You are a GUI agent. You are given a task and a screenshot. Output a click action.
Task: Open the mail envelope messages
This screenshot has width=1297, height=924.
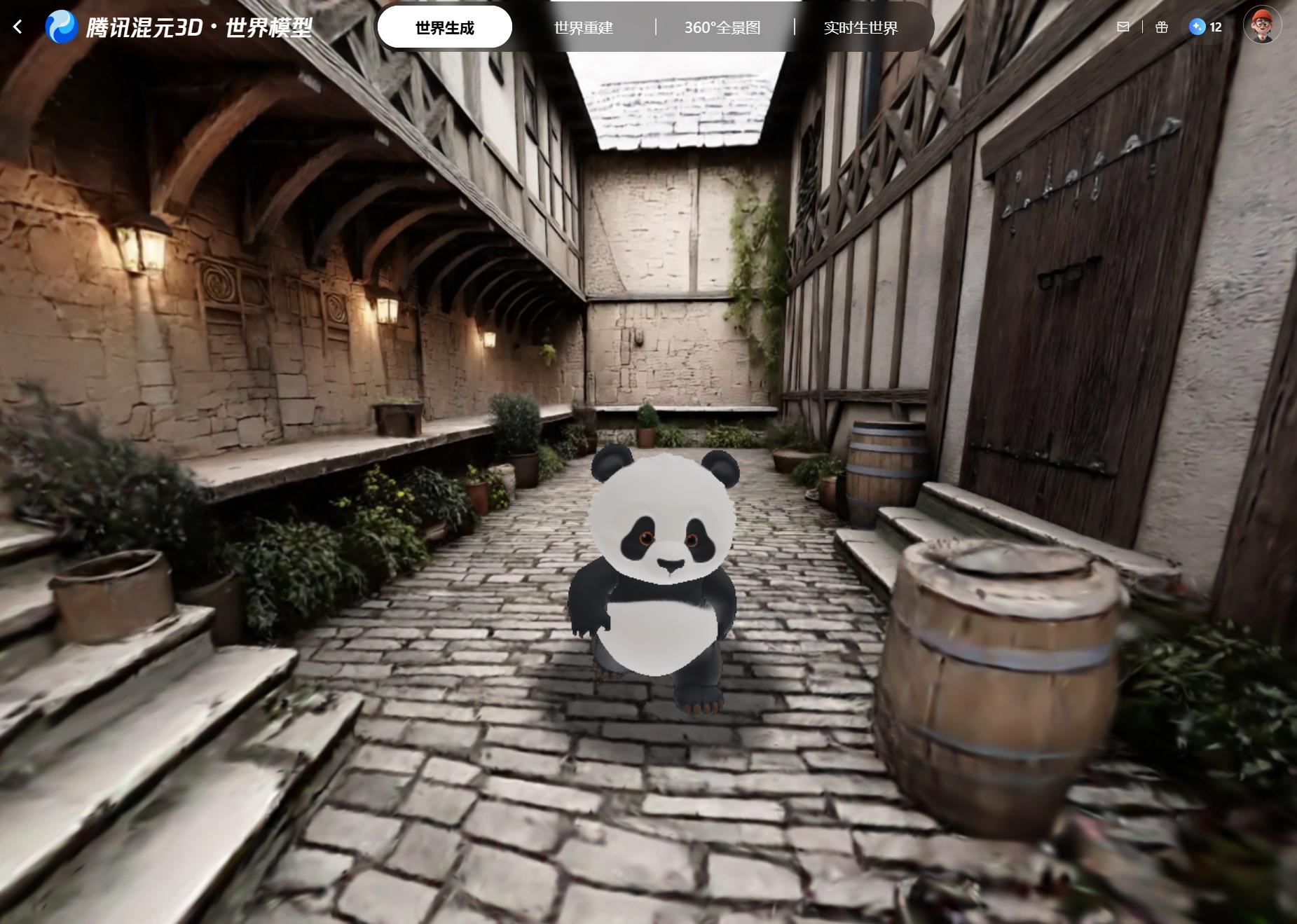pos(1123,27)
